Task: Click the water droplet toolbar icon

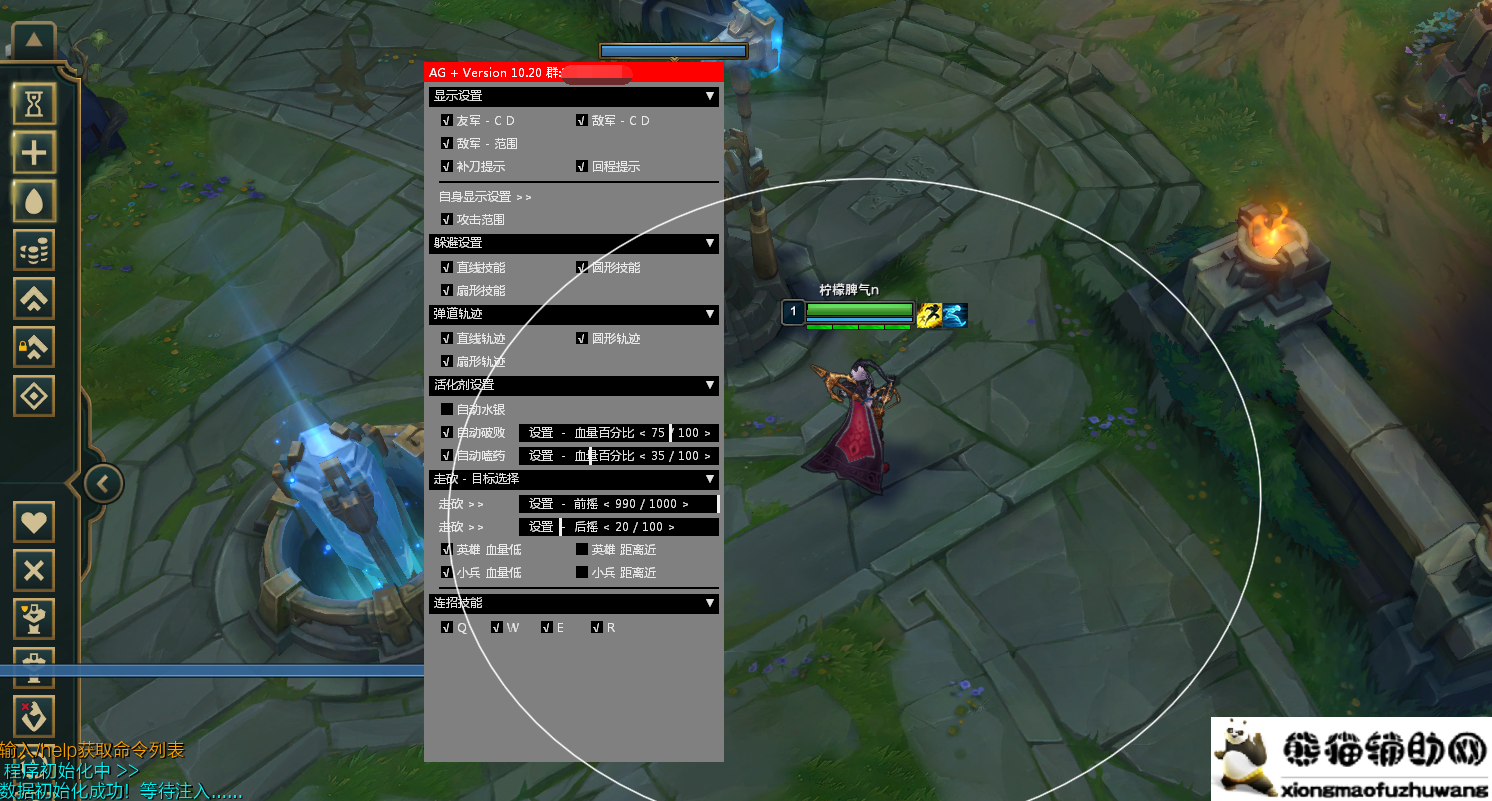Action: click(x=34, y=202)
